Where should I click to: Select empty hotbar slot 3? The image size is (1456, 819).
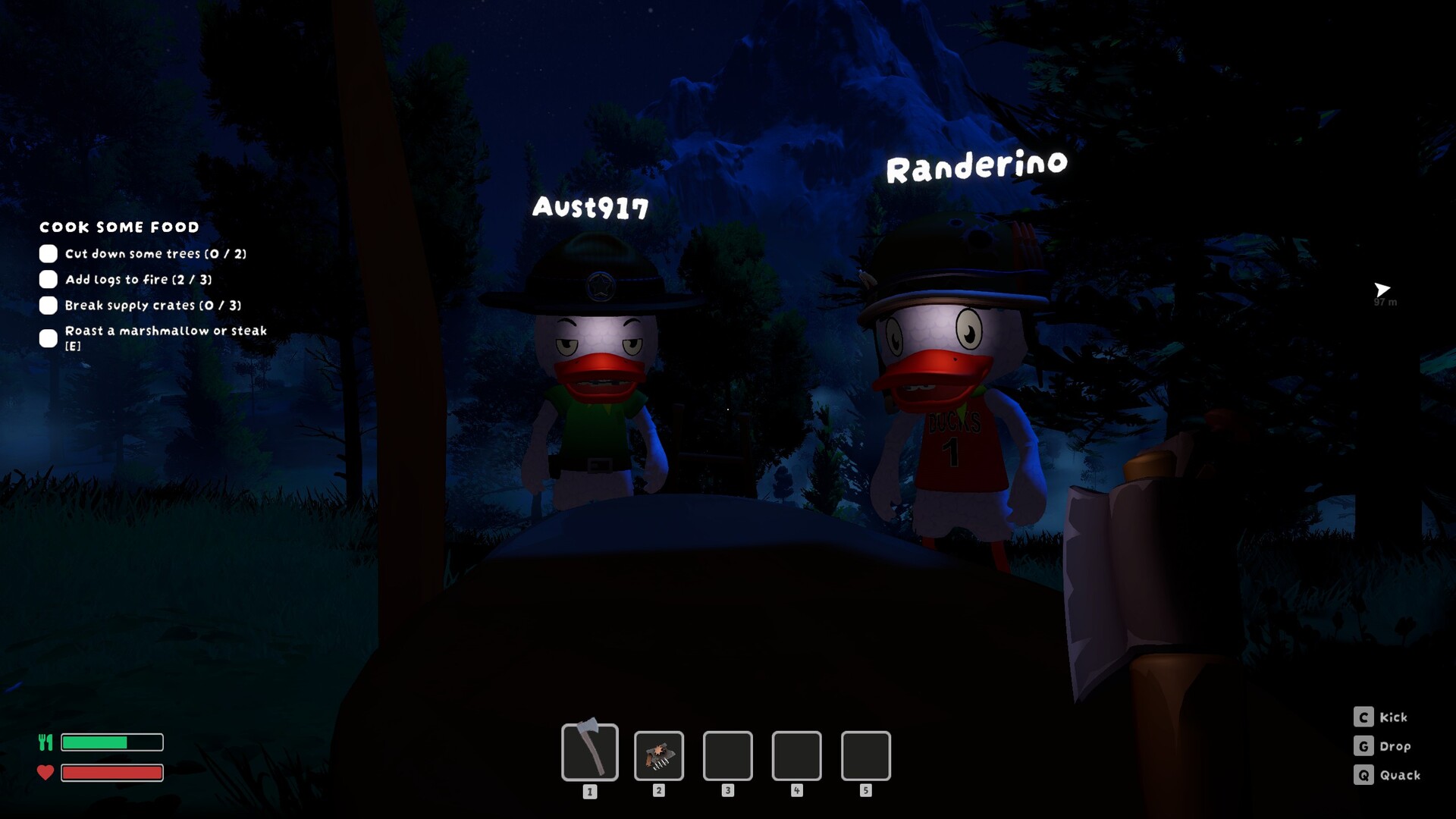pyautogui.click(x=727, y=756)
